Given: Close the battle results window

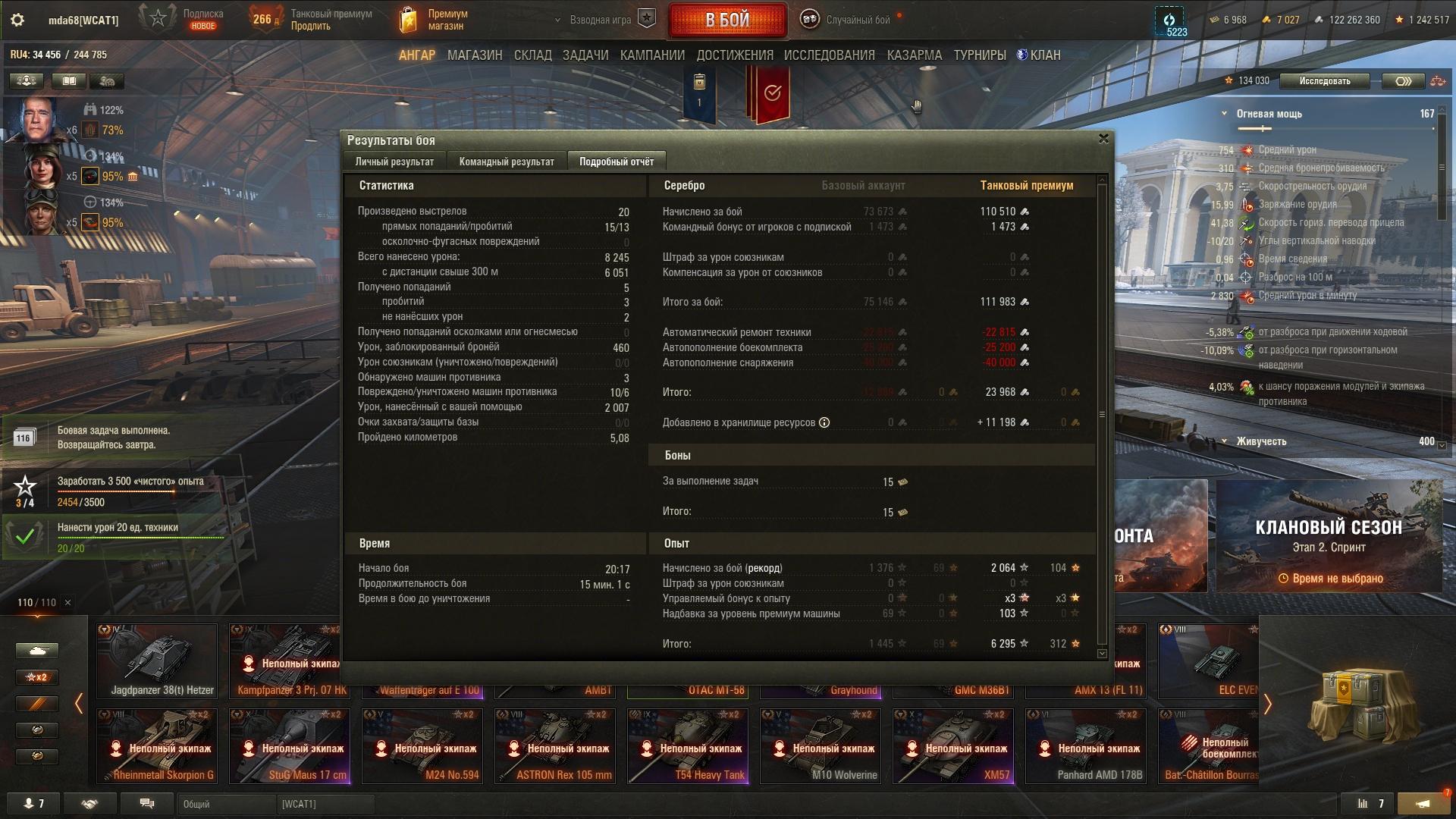Looking at the screenshot, I should (1103, 139).
